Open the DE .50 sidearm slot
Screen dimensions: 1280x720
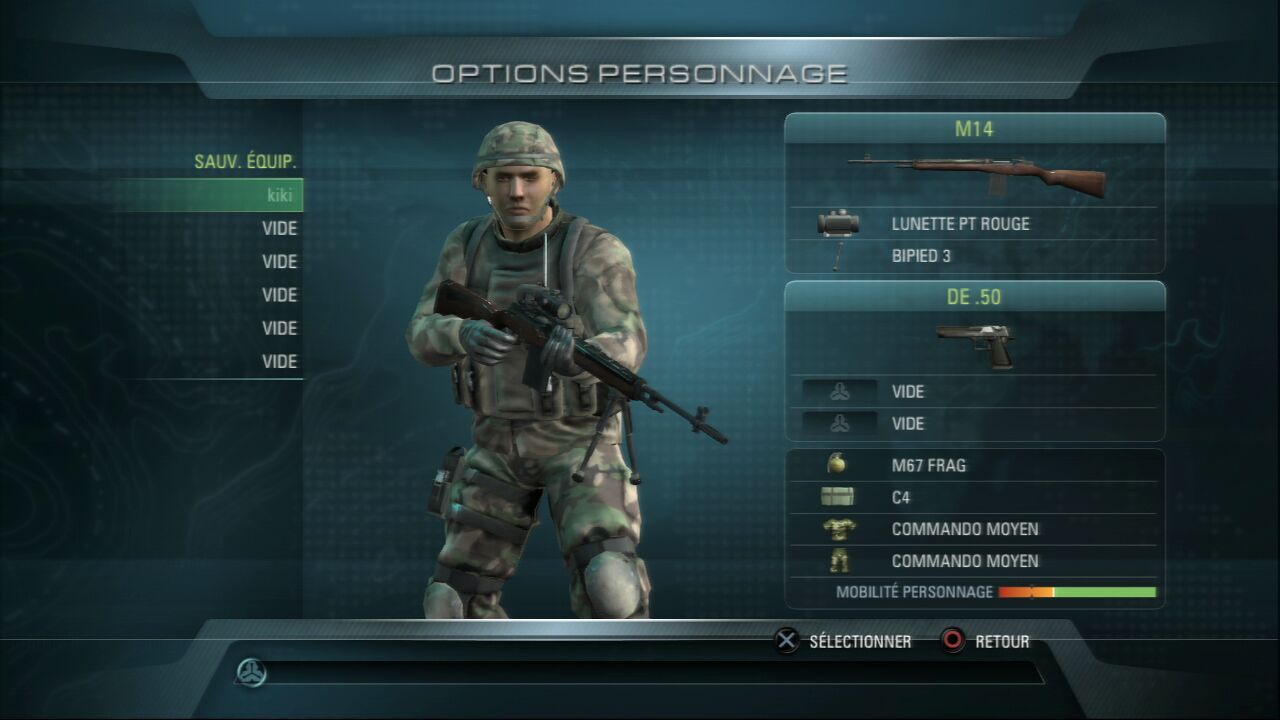(974, 297)
